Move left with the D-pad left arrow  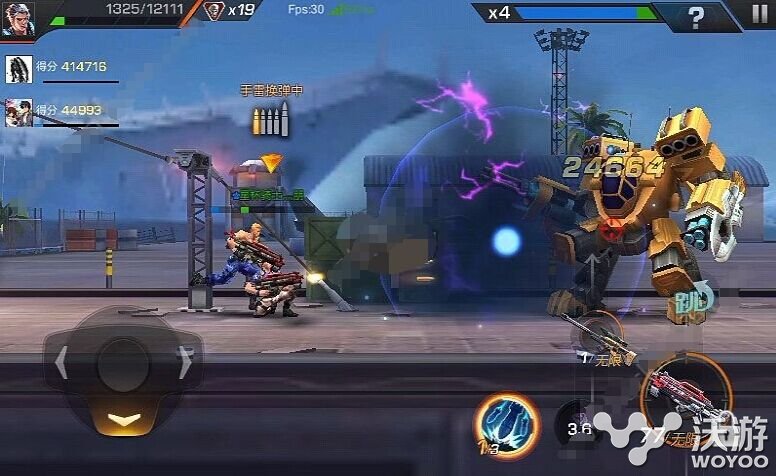(x=61, y=363)
